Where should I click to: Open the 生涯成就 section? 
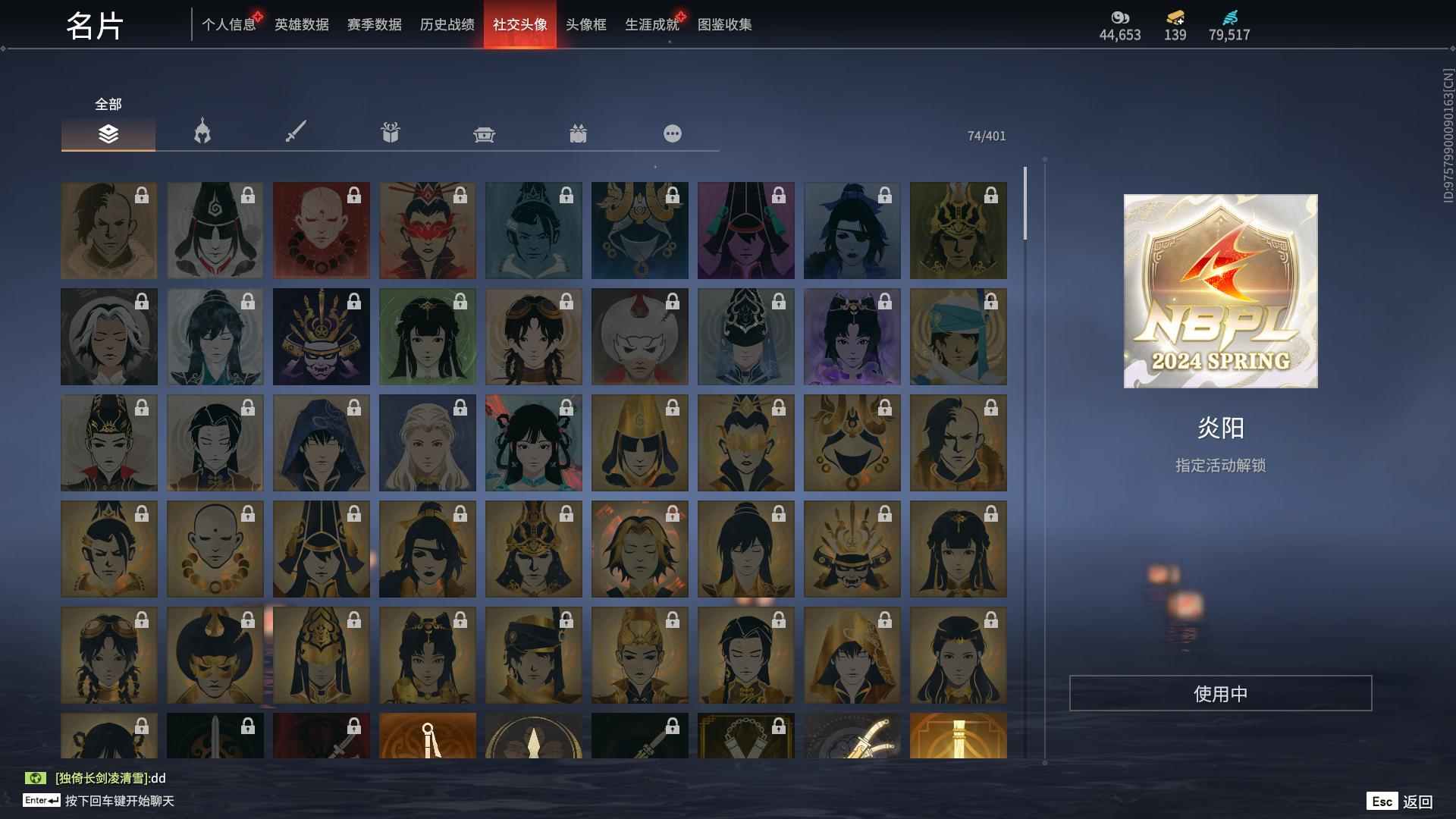(x=651, y=24)
